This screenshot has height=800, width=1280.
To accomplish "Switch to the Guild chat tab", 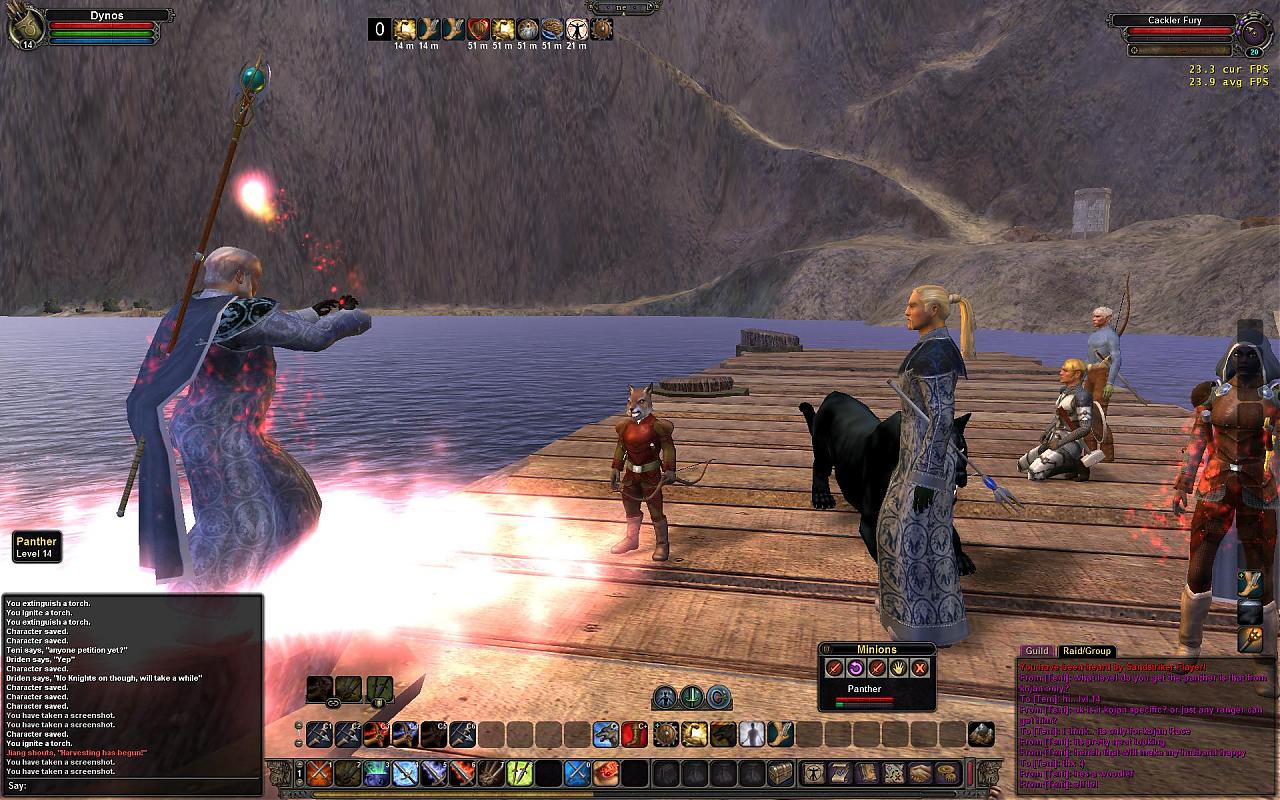I will 1037,651.
